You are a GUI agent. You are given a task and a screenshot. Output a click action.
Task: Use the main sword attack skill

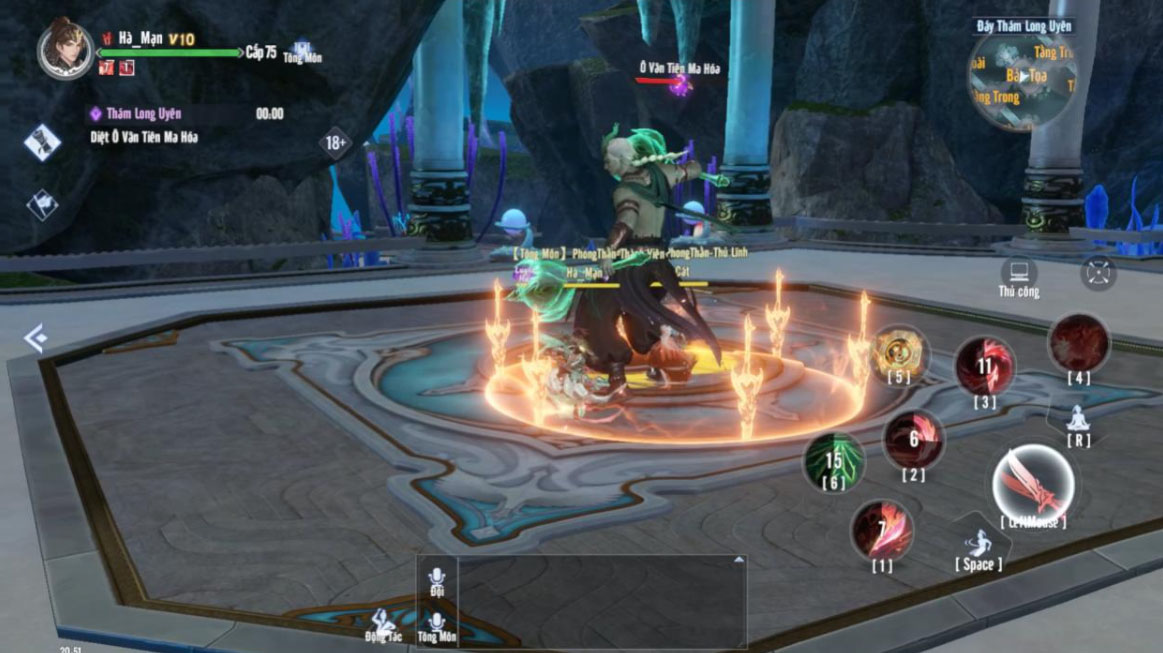point(1033,485)
